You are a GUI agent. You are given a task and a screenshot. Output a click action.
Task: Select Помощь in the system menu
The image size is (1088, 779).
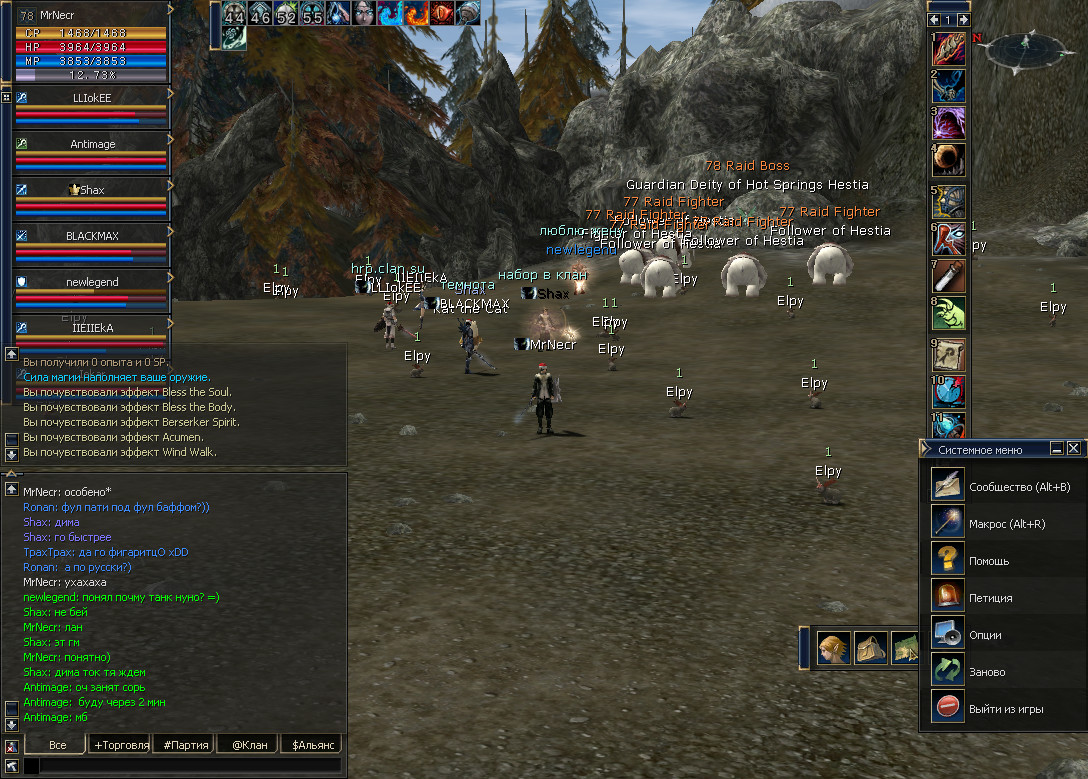point(988,561)
